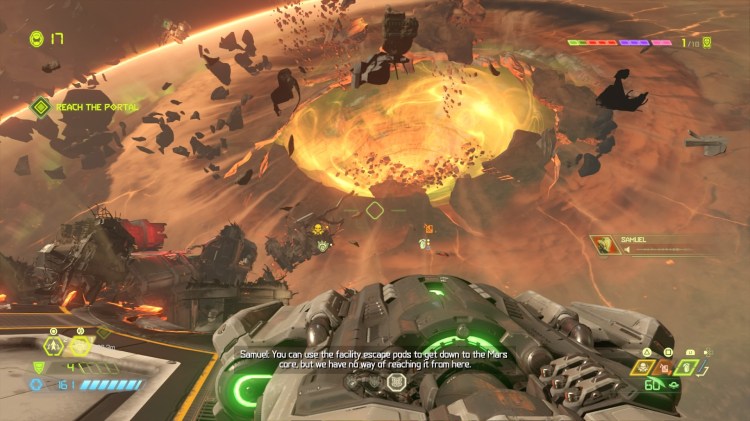Use the Flame Belch fuel can icon

[x=663, y=368]
